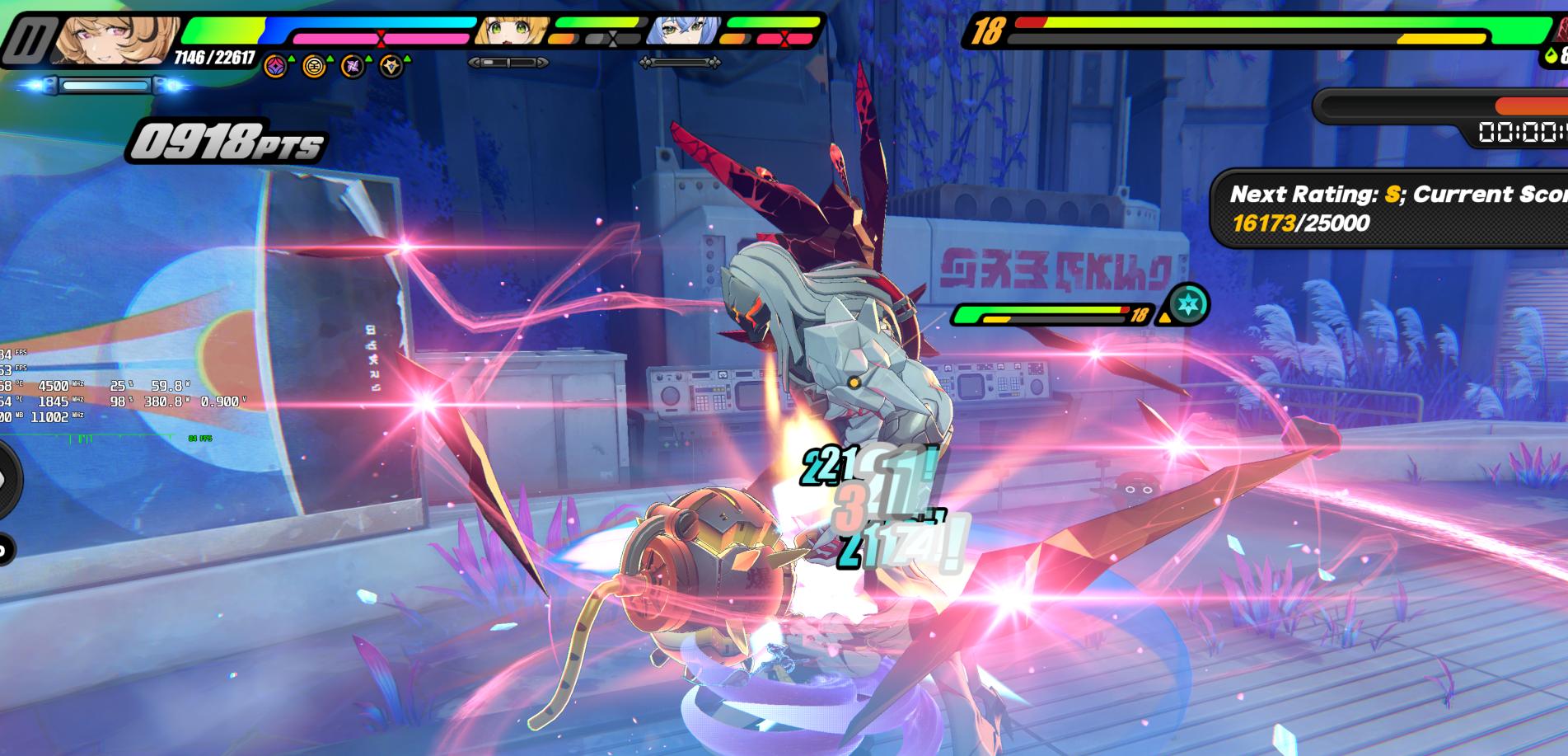Inspect the gold coin buff icon
The height and width of the screenshot is (756, 1568).
coord(314,66)
